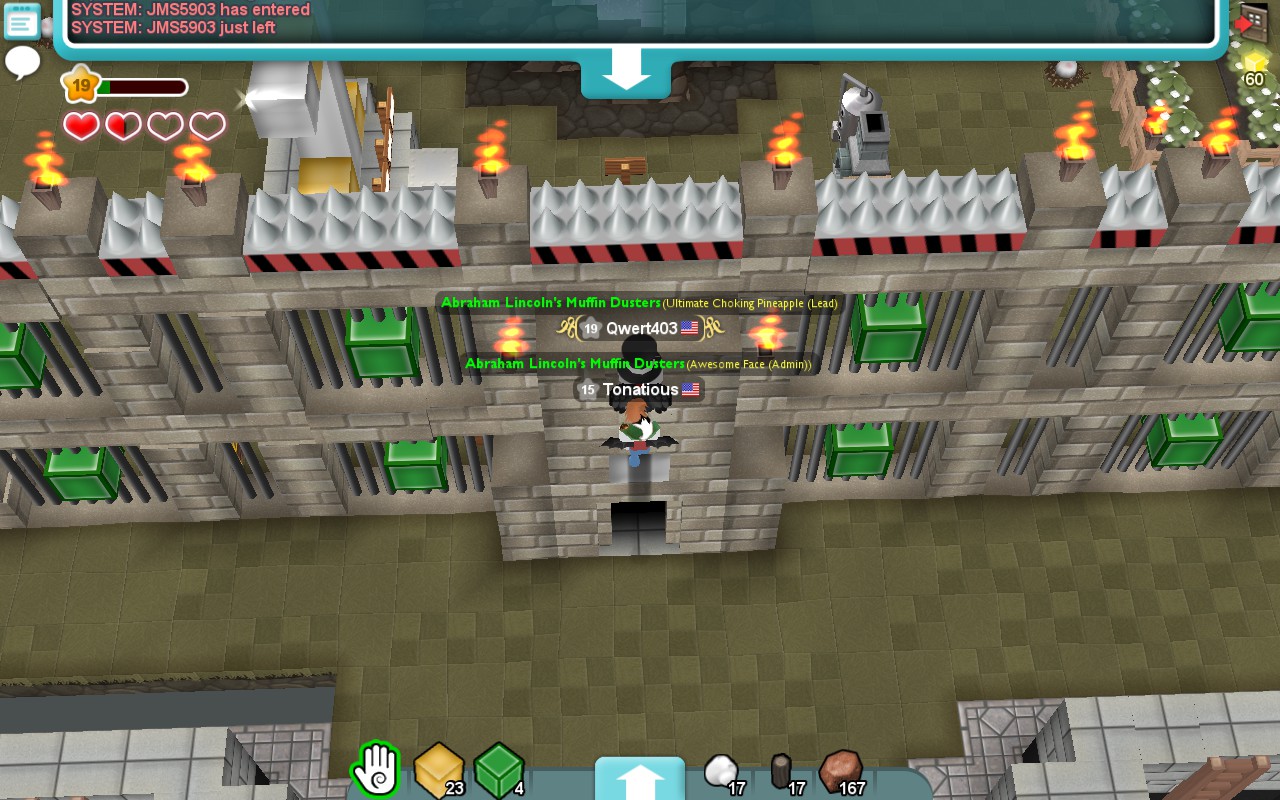
Task: Open the chat log panel icon
Action: click(21, 21)
